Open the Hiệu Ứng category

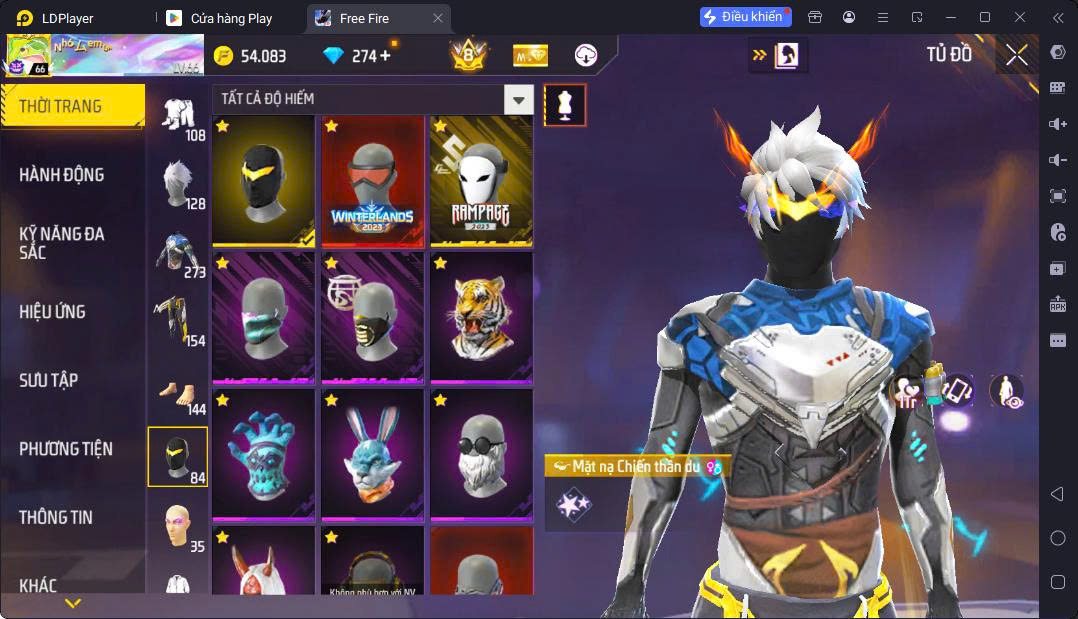click(x=52, y=312)
